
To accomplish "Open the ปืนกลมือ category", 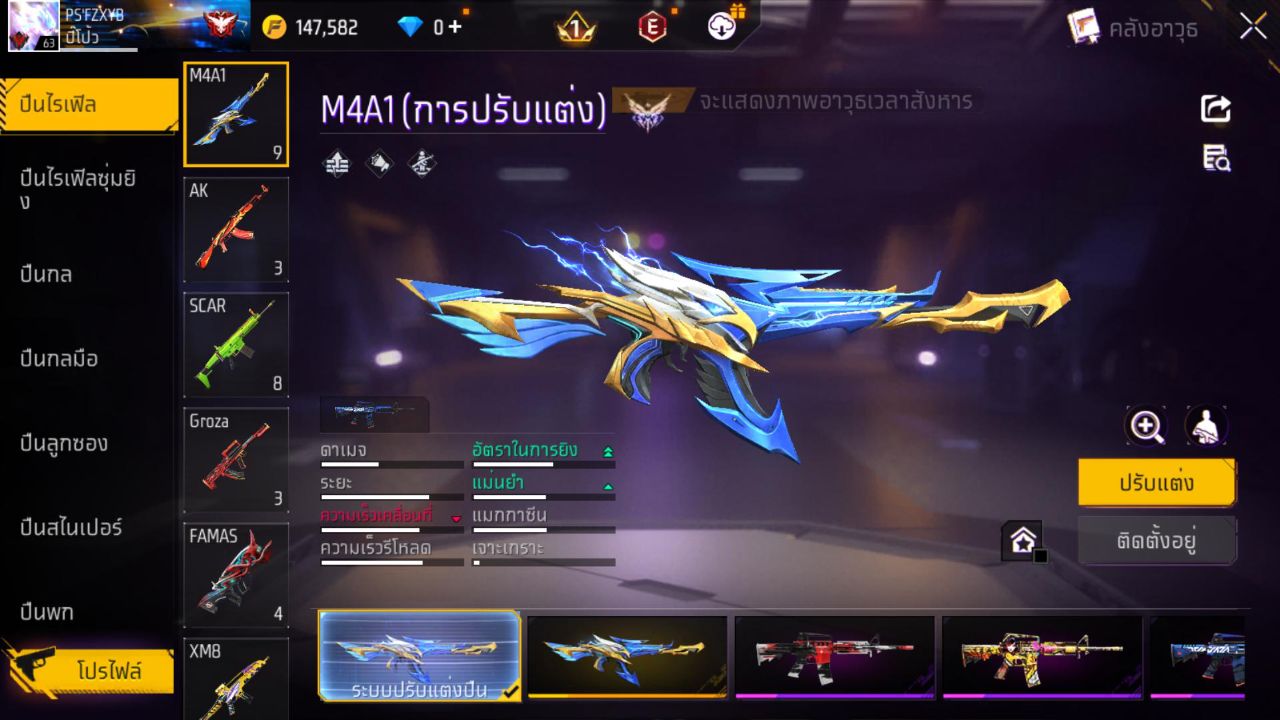I will click(x=59, y=358).
